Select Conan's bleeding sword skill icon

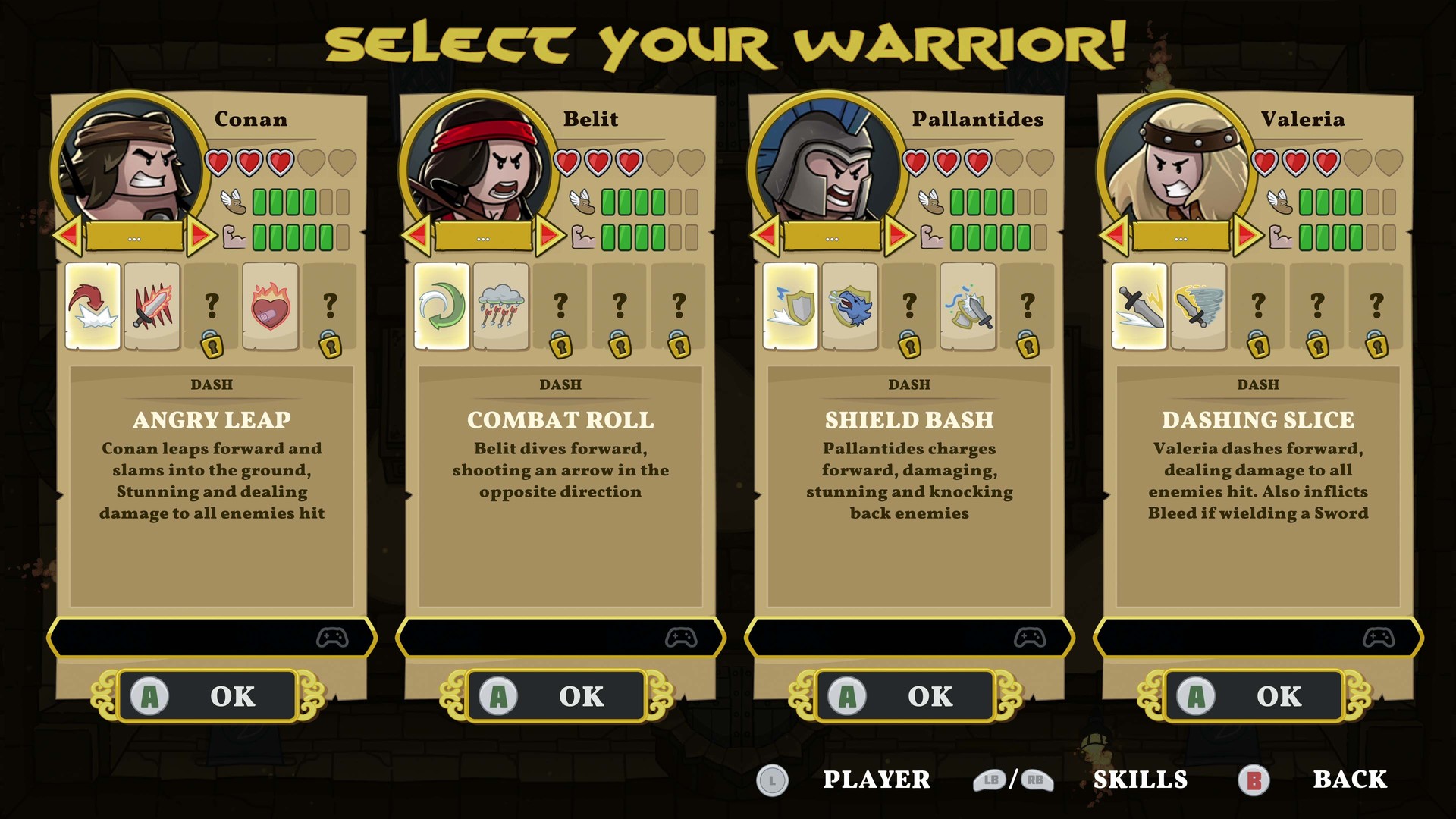151,306
